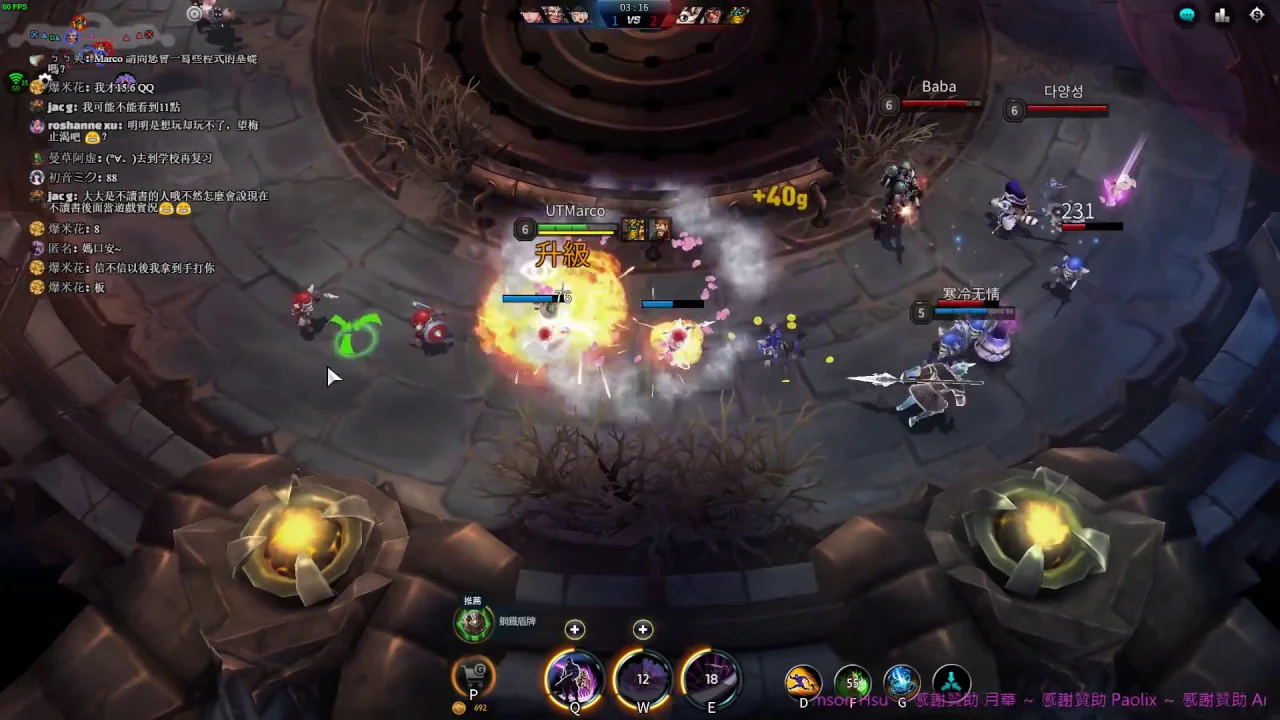Level up the Q ability with its plus button
The image size is (1280, 720).
[x=574, y=629]
